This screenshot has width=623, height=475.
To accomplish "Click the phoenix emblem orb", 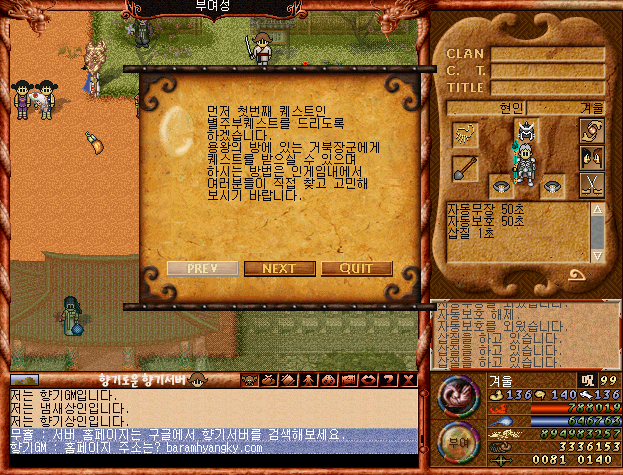I will pyautogui.click(x=458, y=393).
